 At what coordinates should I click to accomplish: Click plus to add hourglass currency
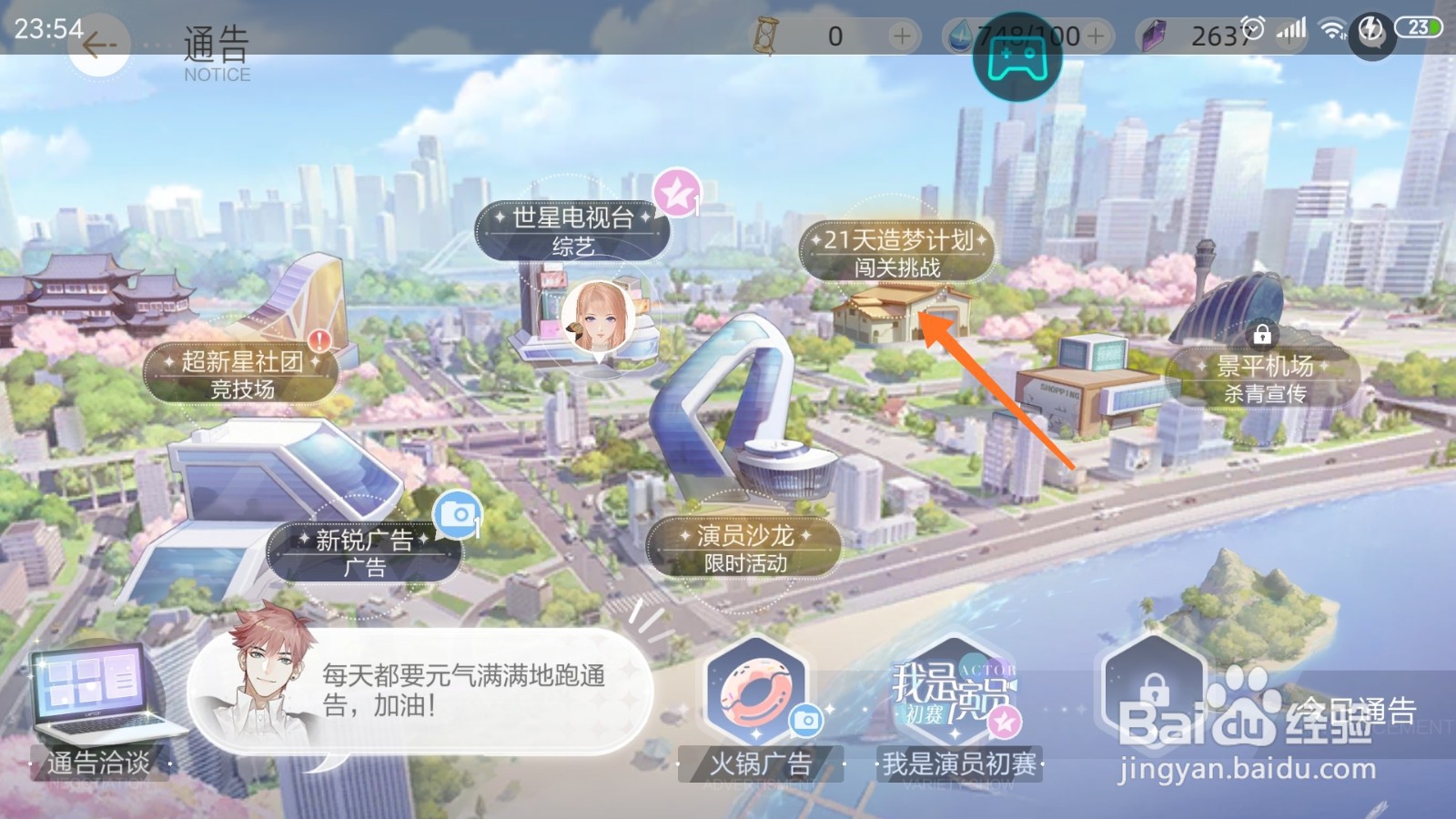click(x=901, y=35)
